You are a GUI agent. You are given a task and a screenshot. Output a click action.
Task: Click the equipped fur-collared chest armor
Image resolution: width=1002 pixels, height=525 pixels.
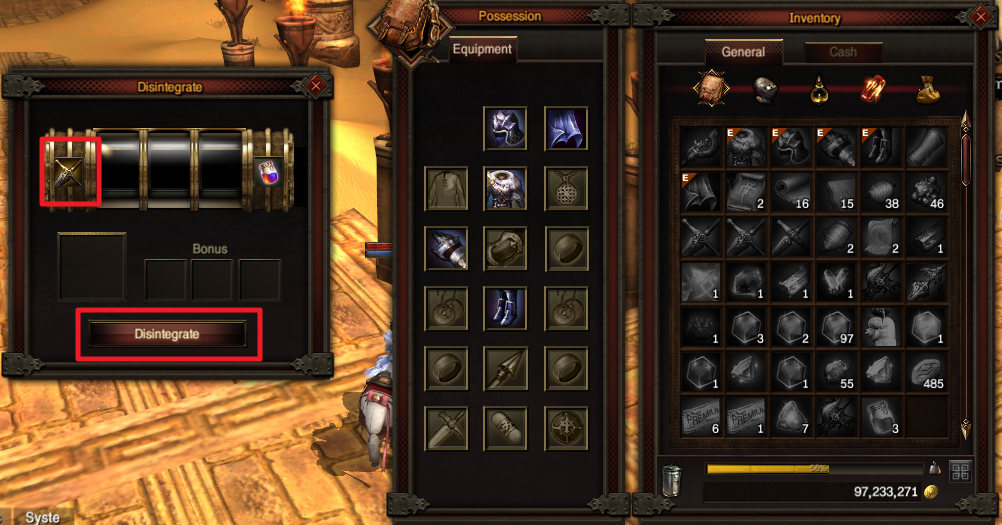coord(506,188)
